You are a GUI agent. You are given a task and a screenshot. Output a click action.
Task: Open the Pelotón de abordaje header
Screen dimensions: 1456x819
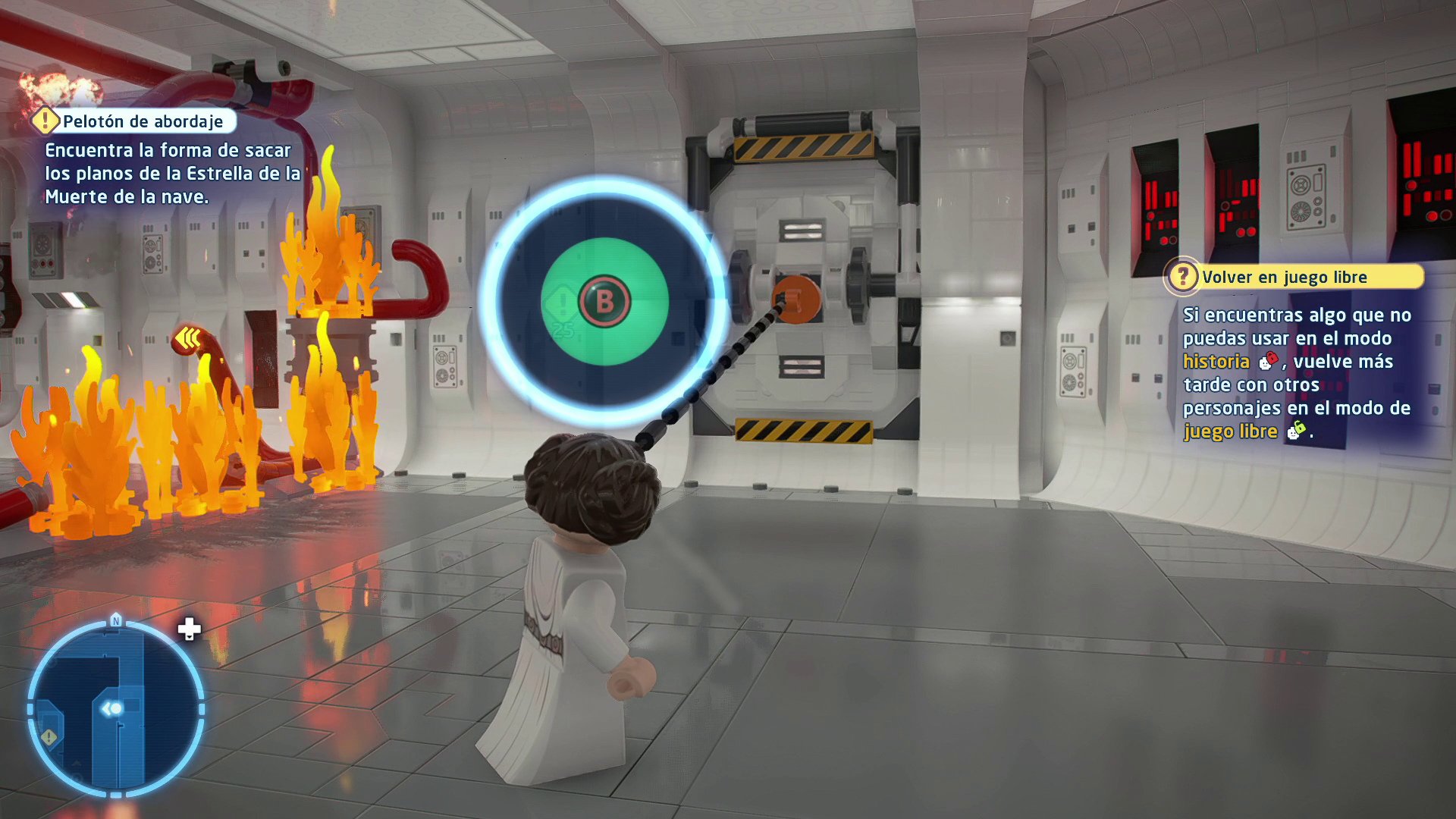pos(144,120)
